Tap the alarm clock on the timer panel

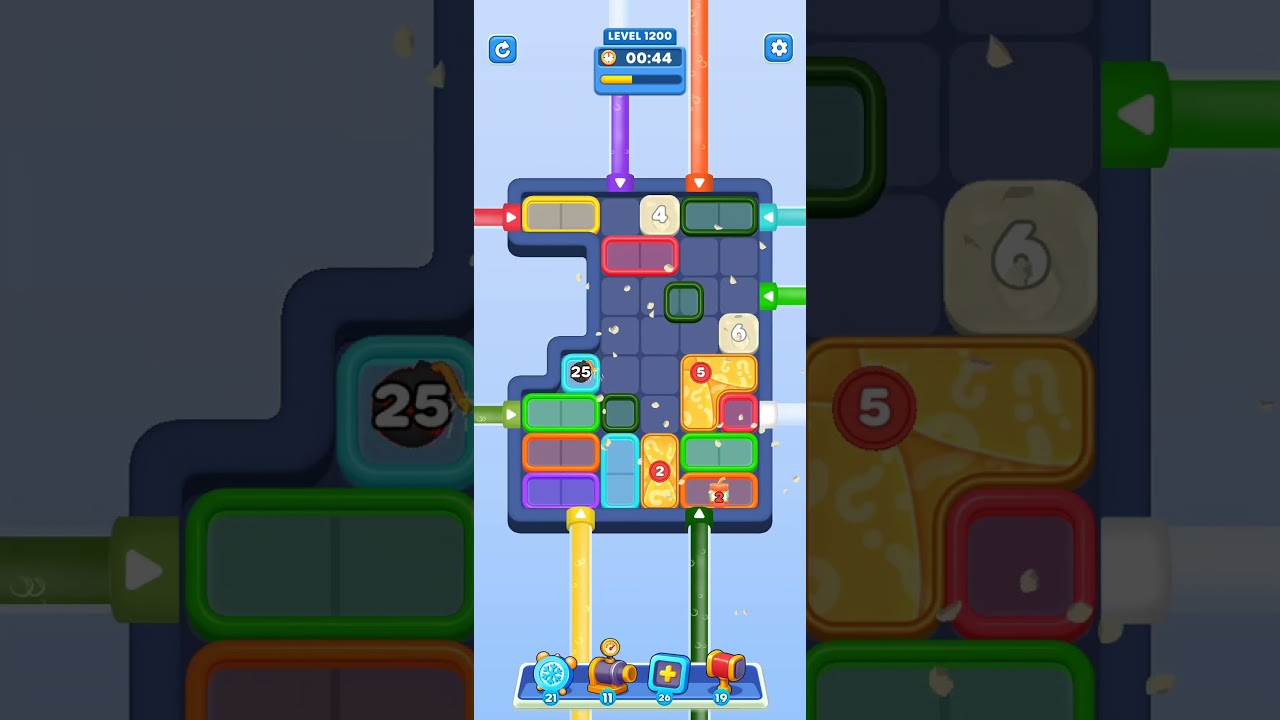pos(607,59)
